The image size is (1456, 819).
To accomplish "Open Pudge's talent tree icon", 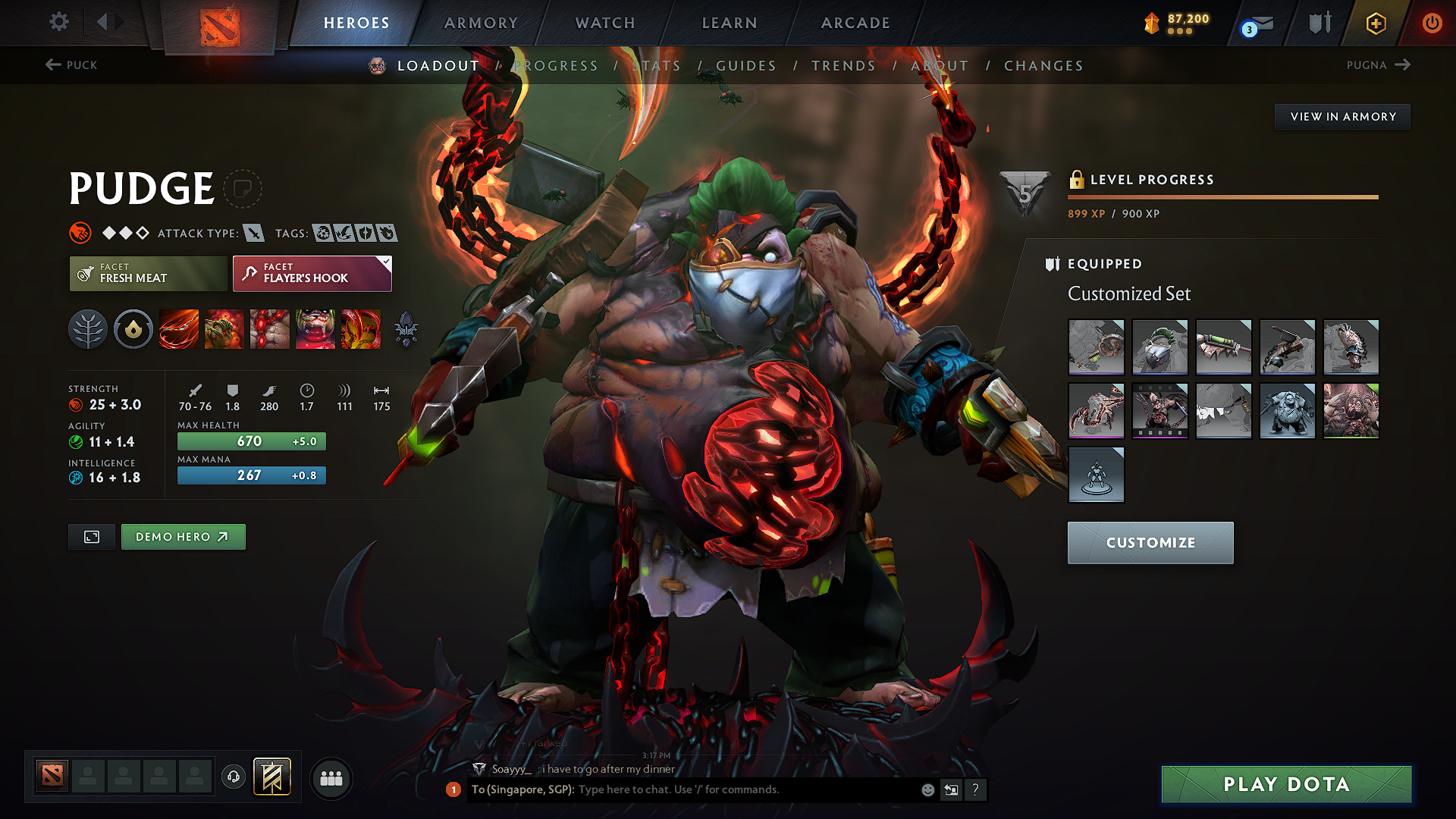I will 88,329.
